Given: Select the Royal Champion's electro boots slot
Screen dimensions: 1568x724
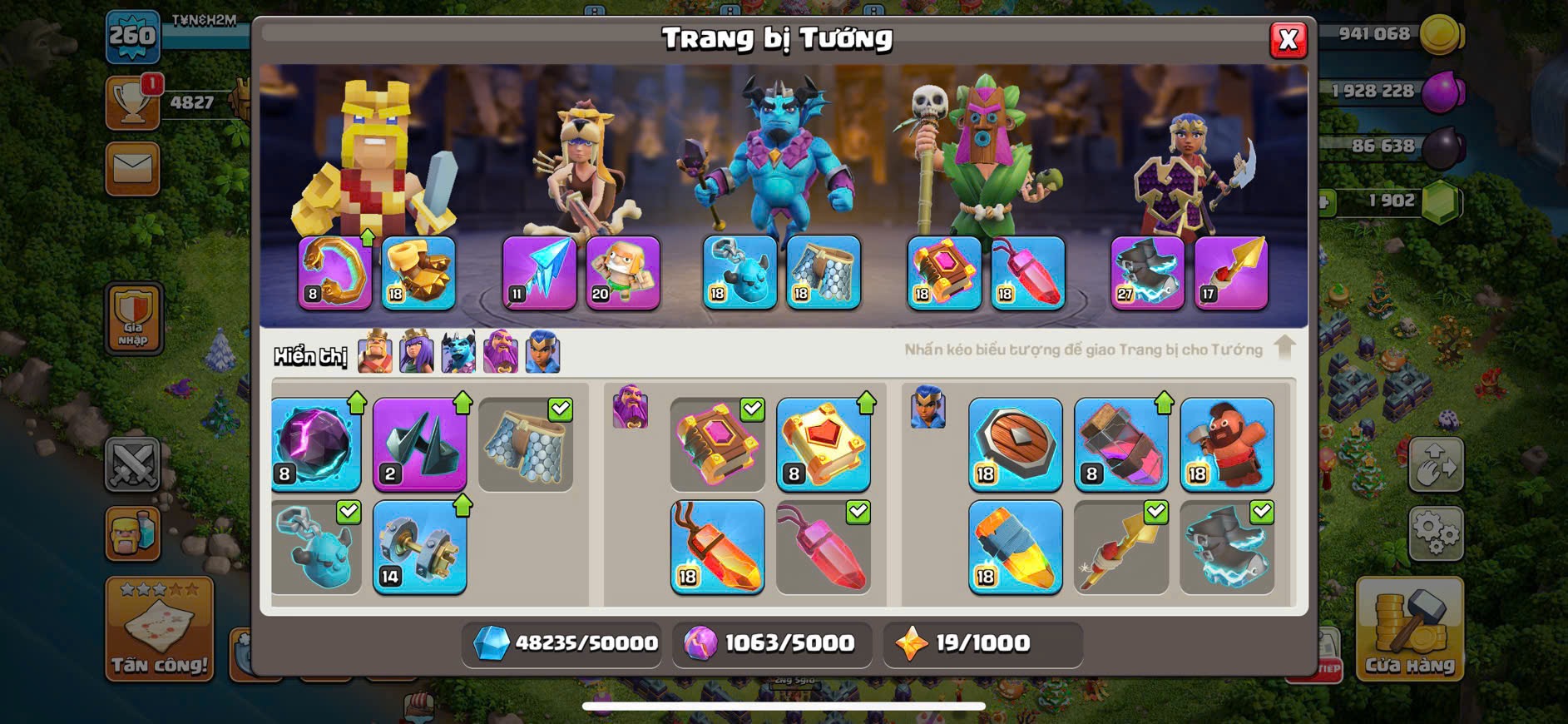Looking at the screenshot, I should [1147, 273].
